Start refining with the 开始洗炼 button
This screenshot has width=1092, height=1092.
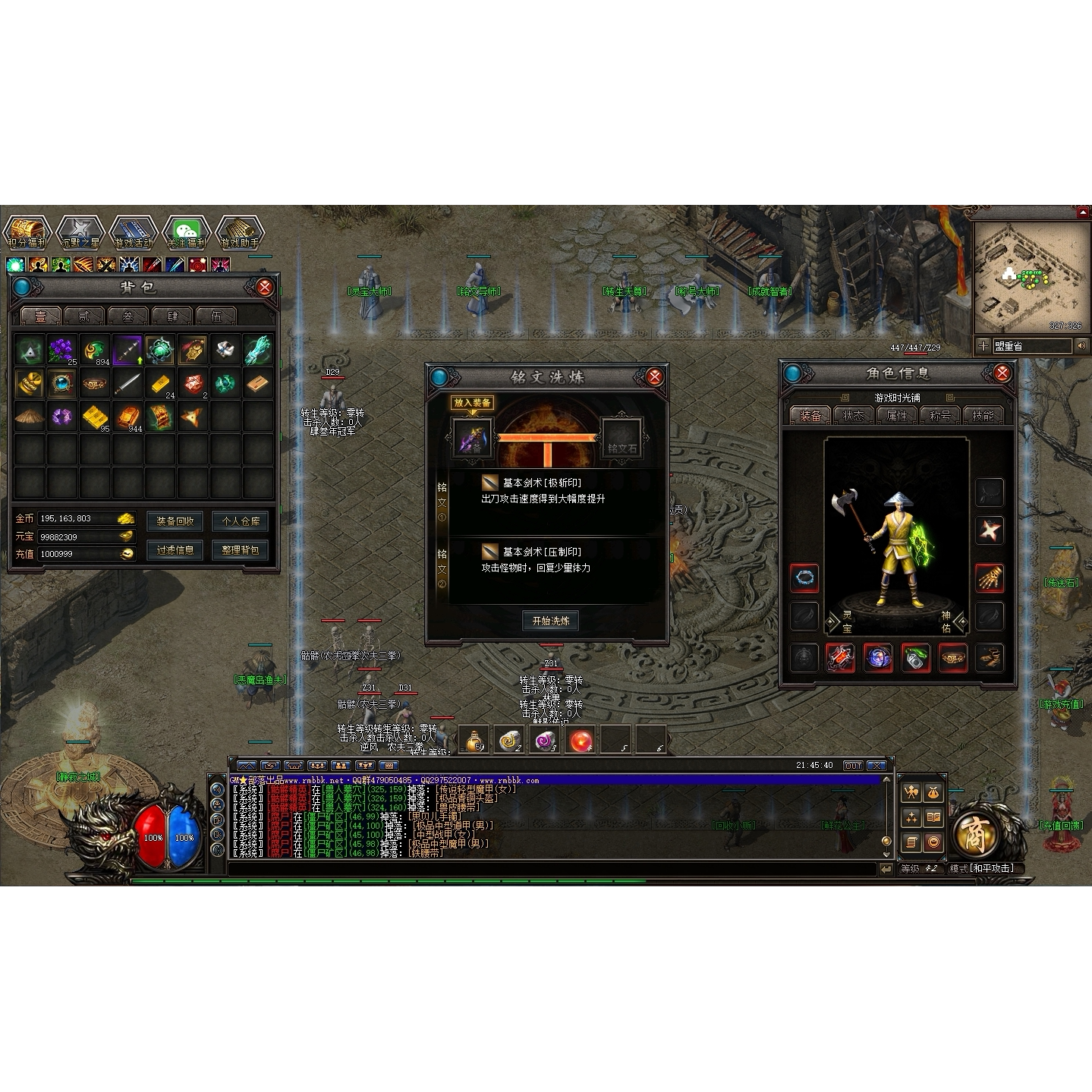click(x=551, y=621)
